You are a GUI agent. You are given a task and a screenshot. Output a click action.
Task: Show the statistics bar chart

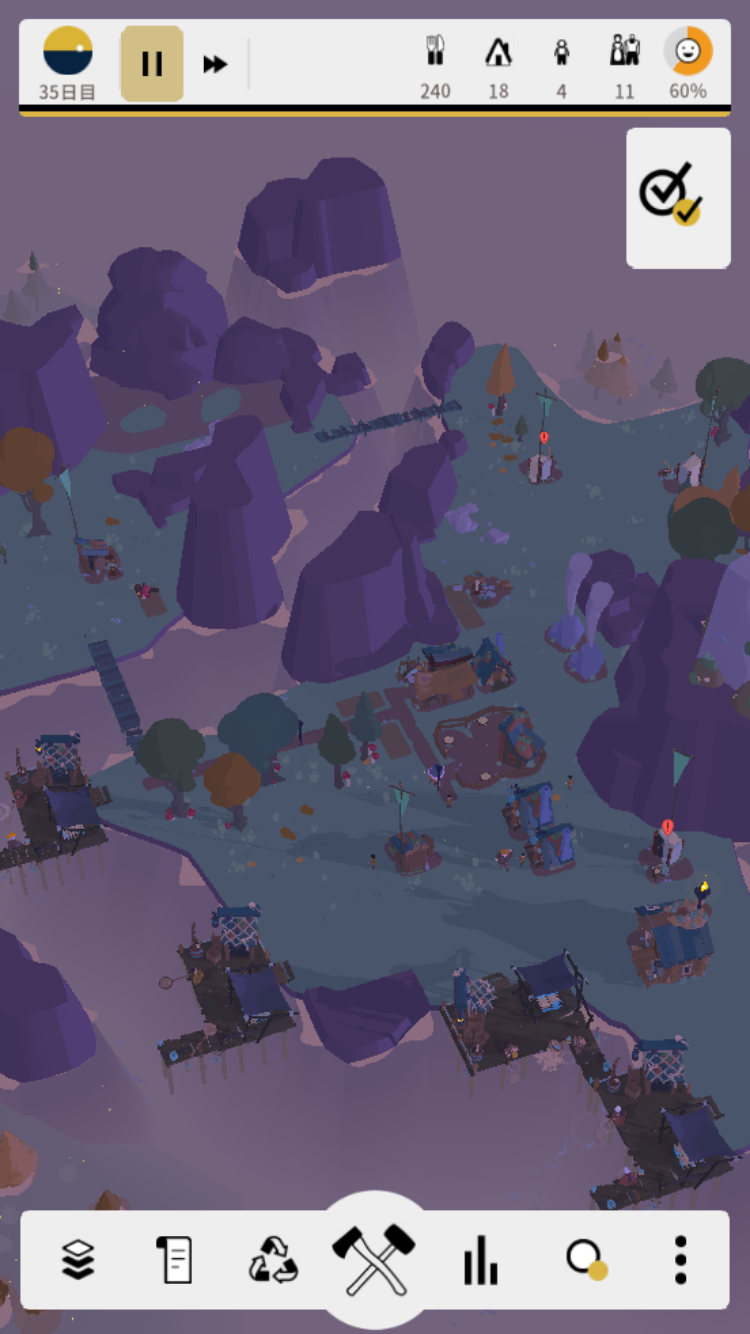pos(480,1259)
